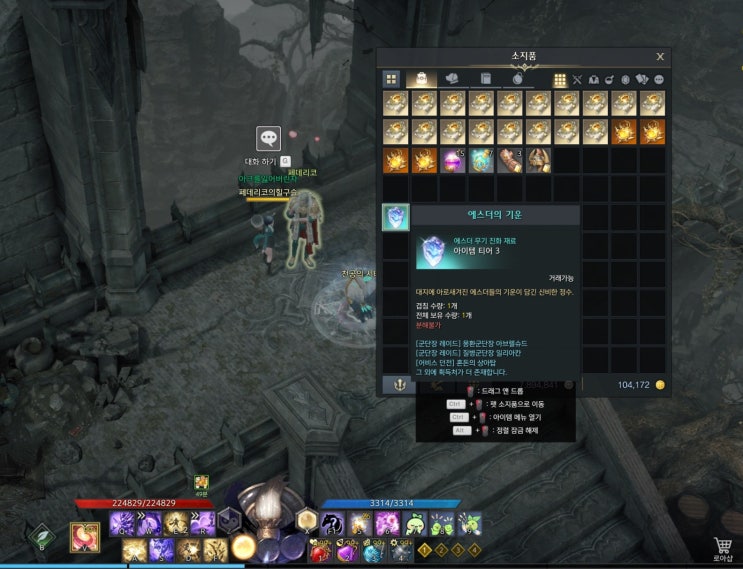The width and height of the screenshot is (743, 569).
Task: Filter inventory by cards category
Action: pyautogui.click(x=642, y=79)
